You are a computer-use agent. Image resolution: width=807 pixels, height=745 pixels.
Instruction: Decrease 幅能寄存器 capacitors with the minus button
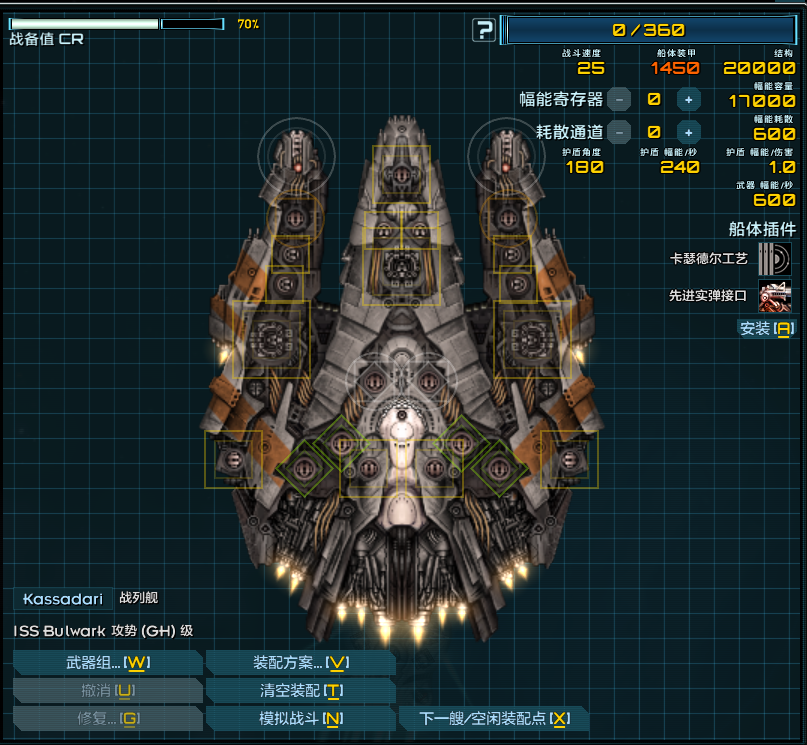coord(620,99)
